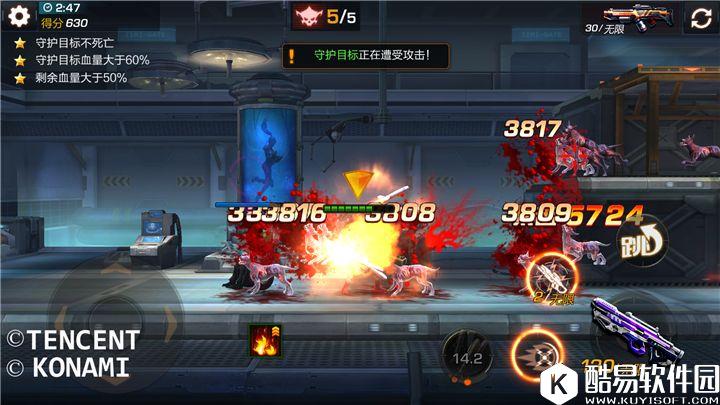Tap the guard target under attack alert
Image resolution: width=720 pixels, height=405 pixels.
(x=366, y=56)
